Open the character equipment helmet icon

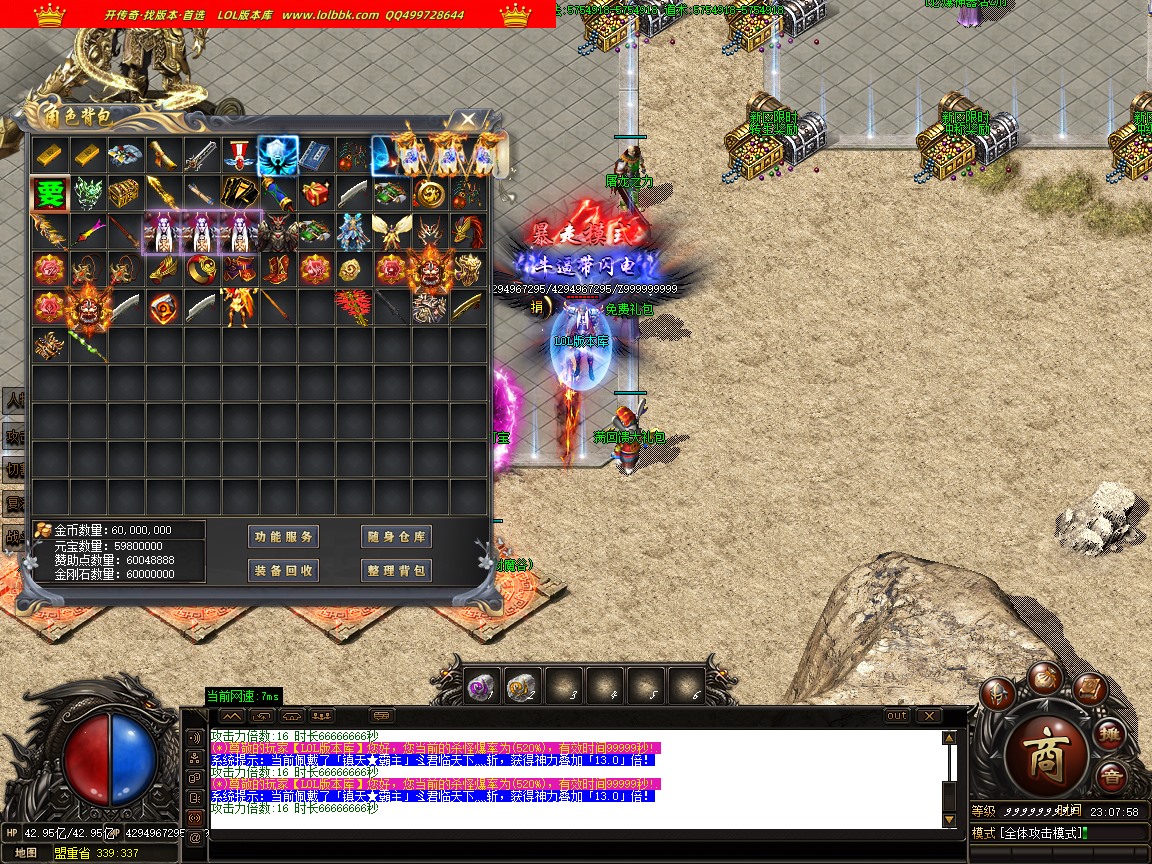[x=996, y=693]
